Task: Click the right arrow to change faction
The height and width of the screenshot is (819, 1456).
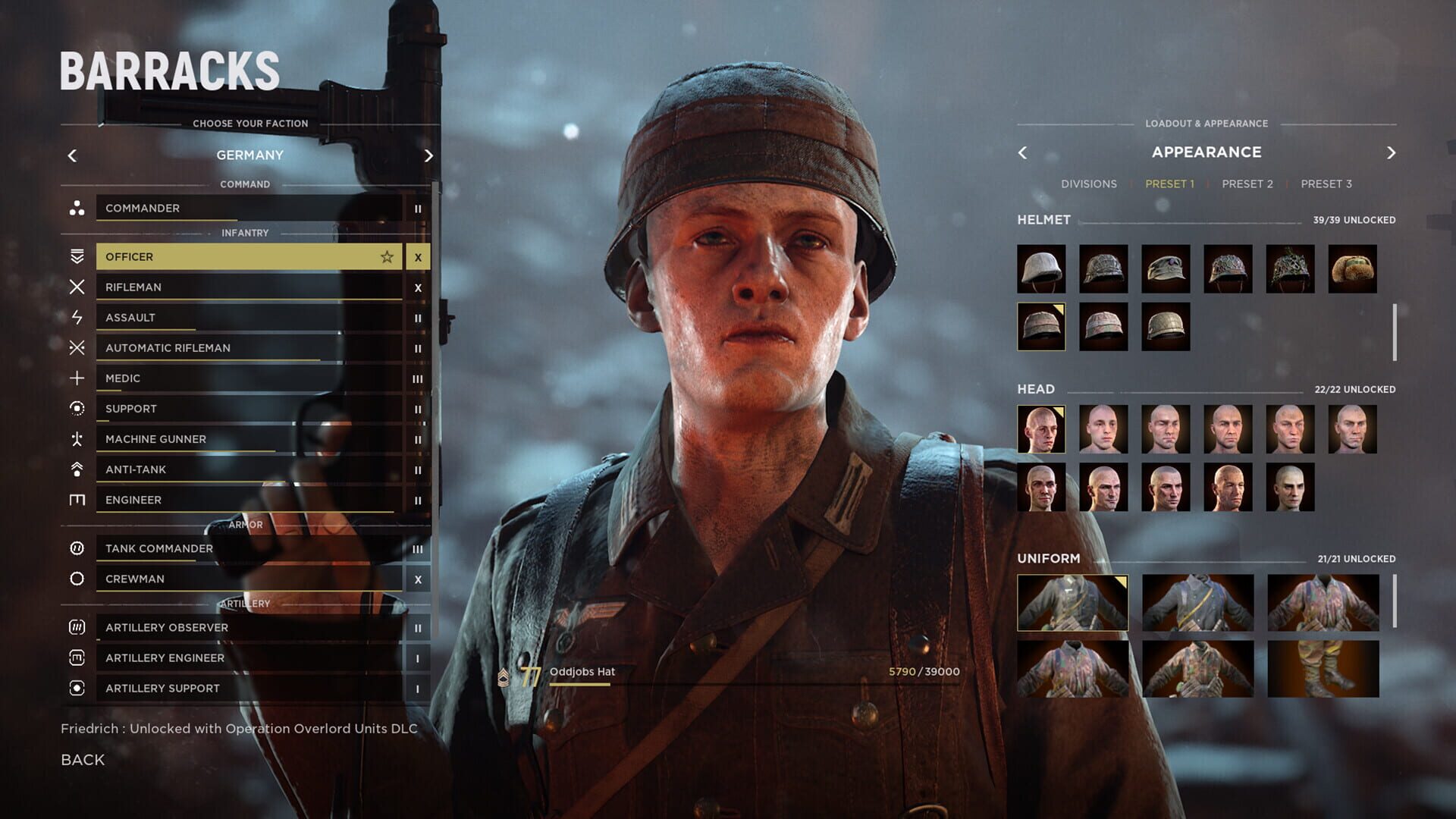Action: click(428, 155)
